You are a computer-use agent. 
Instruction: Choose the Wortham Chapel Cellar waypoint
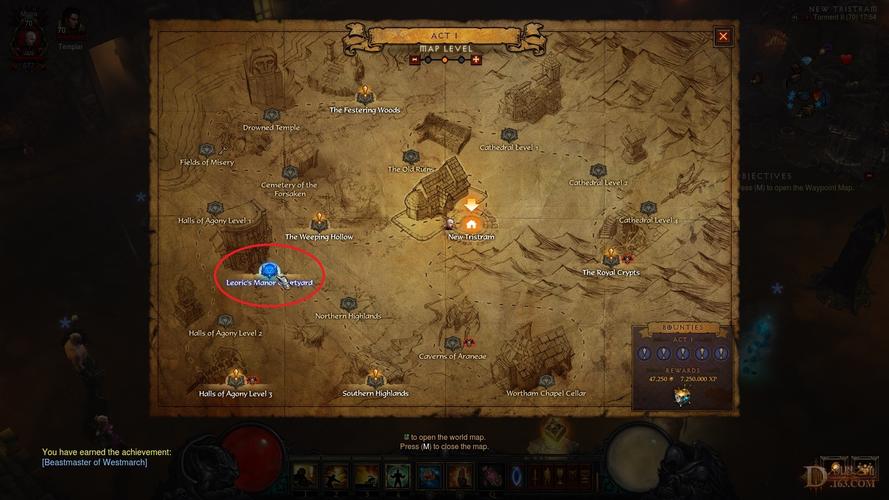pos(545,381)
